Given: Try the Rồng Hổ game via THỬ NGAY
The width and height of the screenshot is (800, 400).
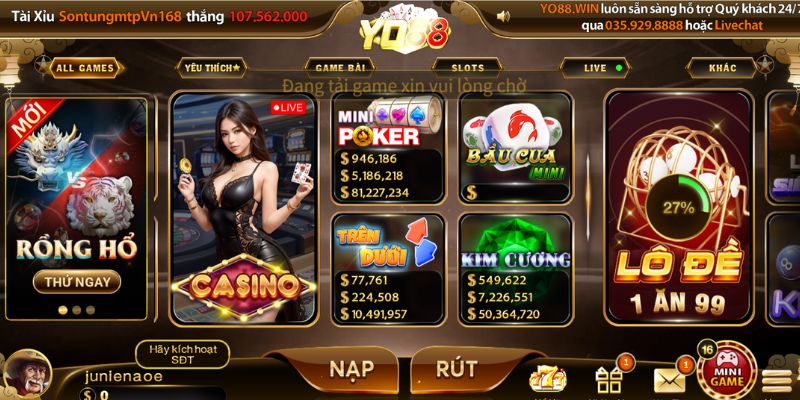Looking at the screenshot, I should (77, 282).
